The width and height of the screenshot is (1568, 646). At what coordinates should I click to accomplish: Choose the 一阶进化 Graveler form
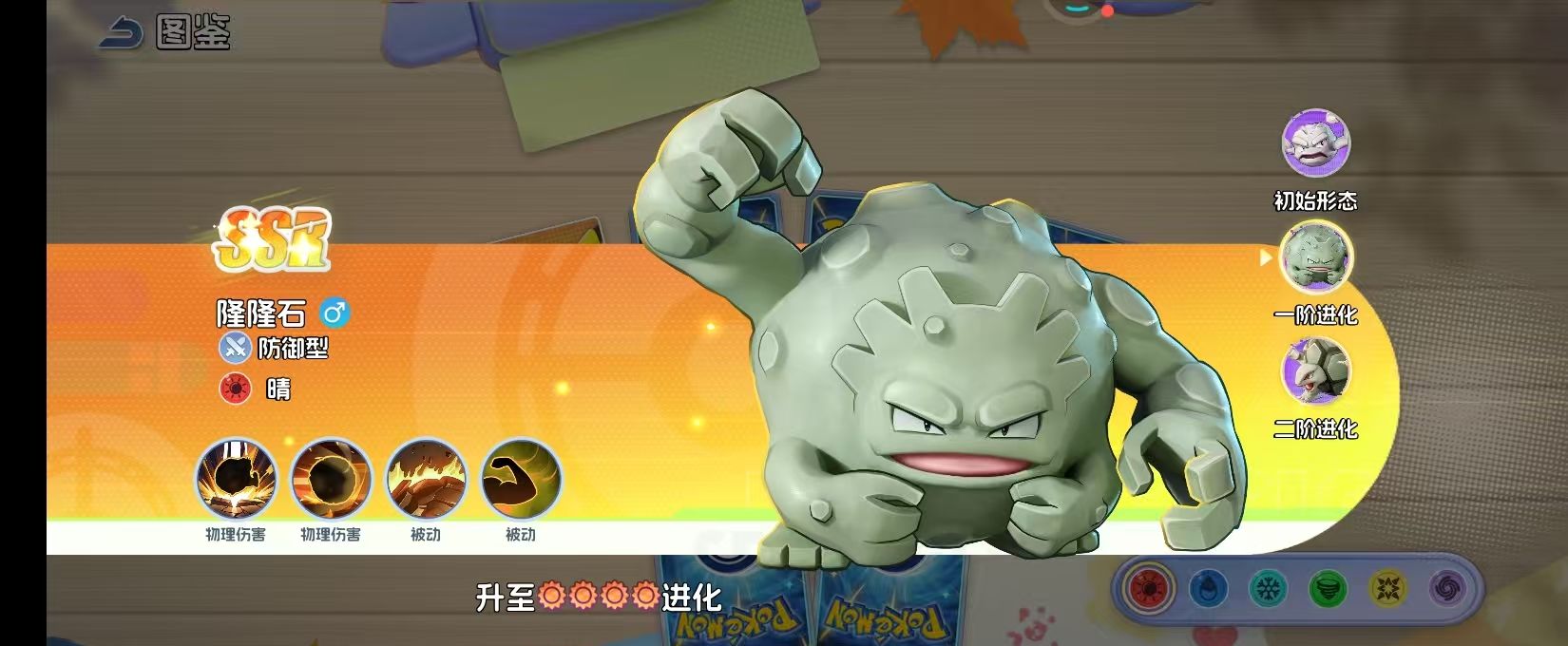point(1315,256)
